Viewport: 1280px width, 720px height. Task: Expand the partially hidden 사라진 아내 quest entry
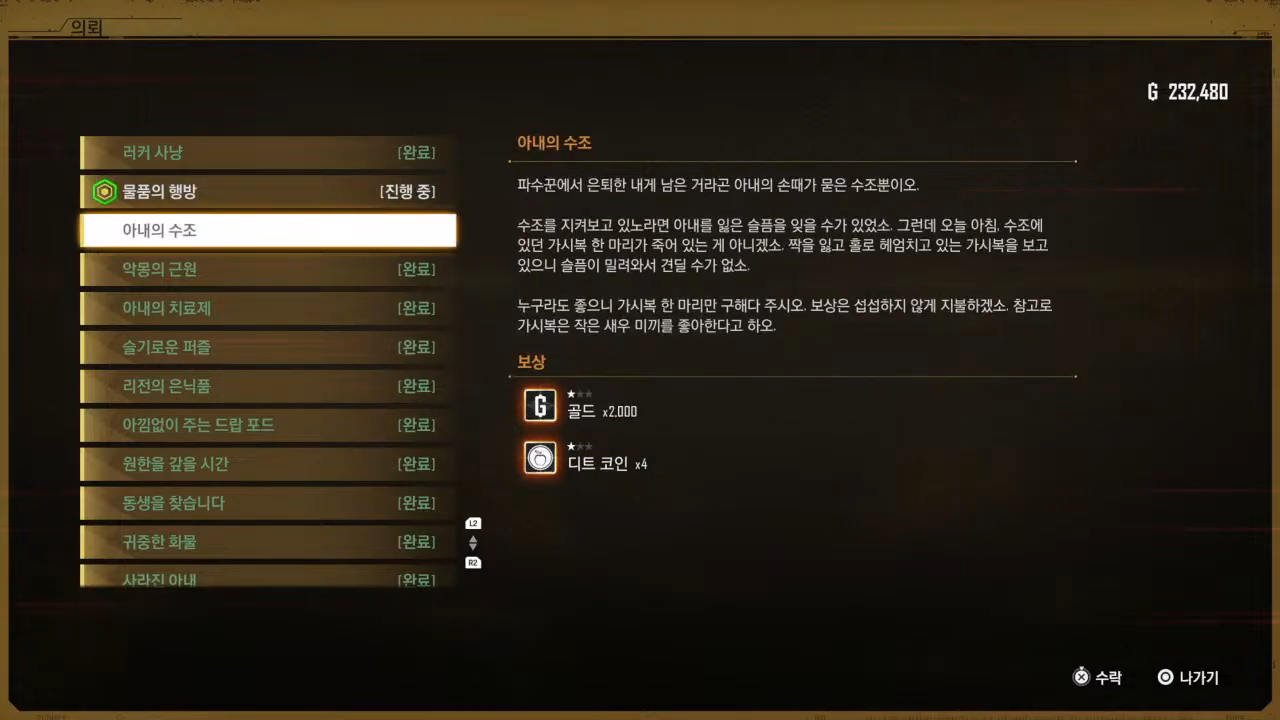point(265,578)
